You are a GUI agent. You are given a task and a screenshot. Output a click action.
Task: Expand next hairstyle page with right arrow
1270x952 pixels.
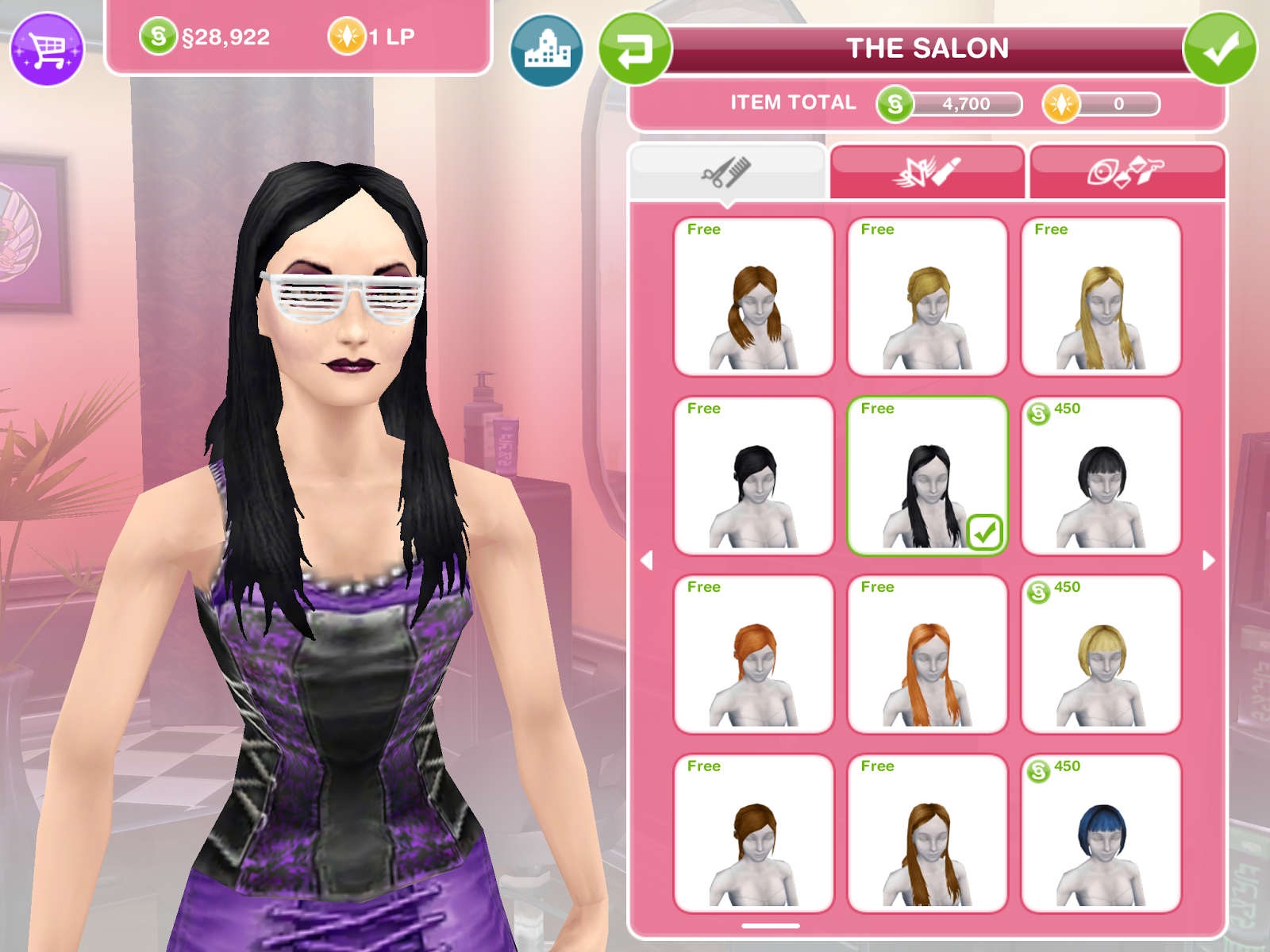click(x=1208, y=559)
